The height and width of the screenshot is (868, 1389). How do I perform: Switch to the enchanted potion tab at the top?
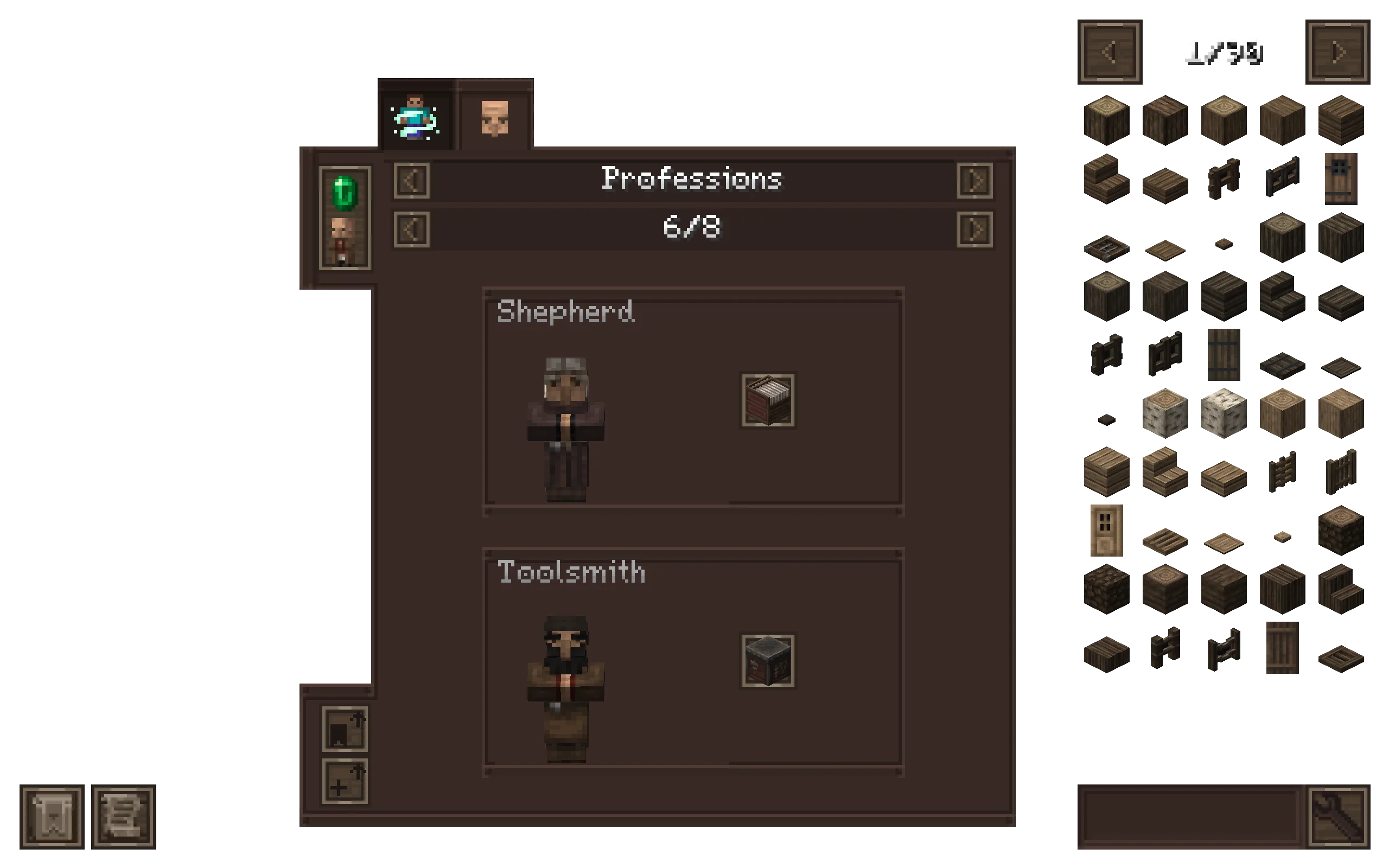415,118
